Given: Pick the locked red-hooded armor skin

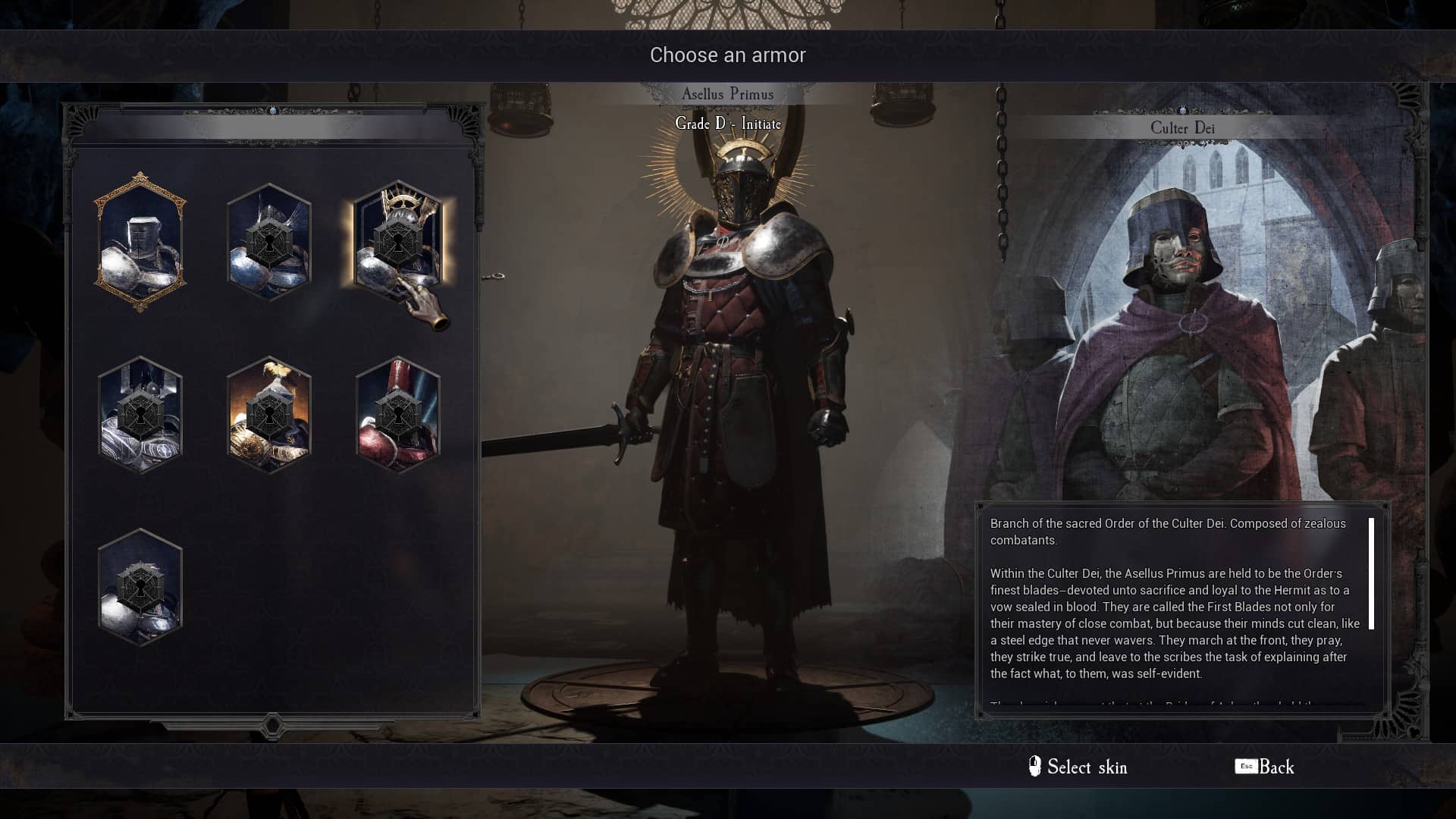Looking at the screenshot, I should 397,415.
